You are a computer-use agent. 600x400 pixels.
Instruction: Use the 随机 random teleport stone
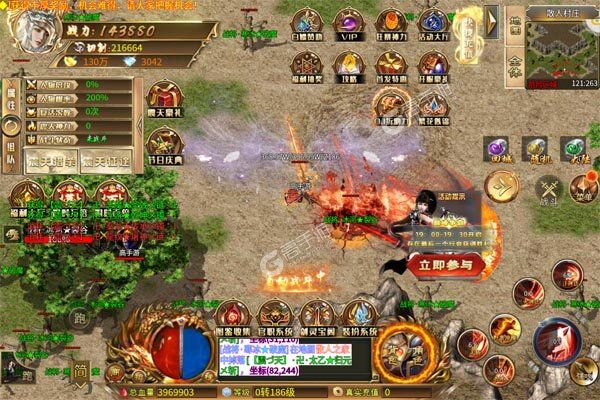click(535, 151)
